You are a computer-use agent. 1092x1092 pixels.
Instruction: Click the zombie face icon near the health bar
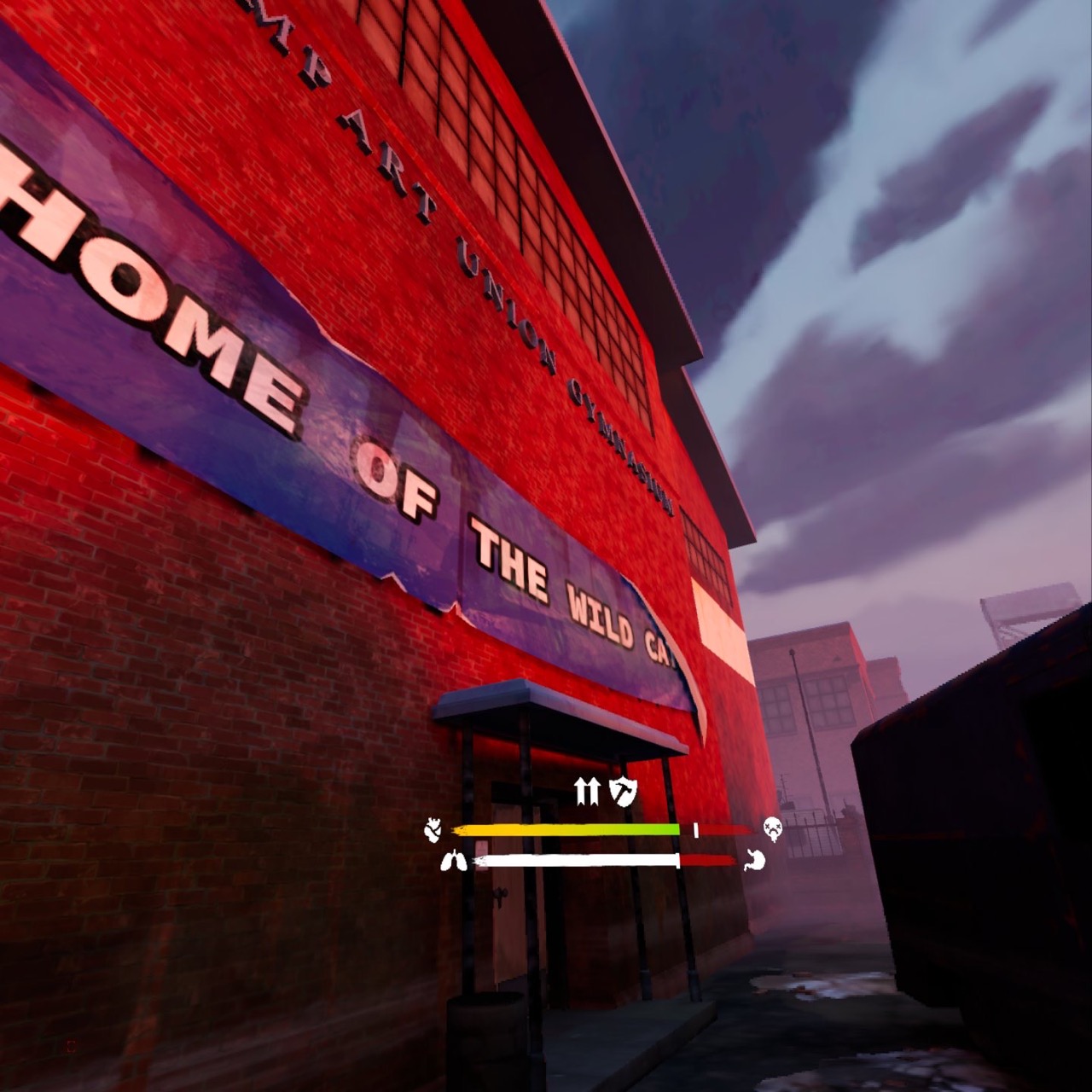[772, 827]
